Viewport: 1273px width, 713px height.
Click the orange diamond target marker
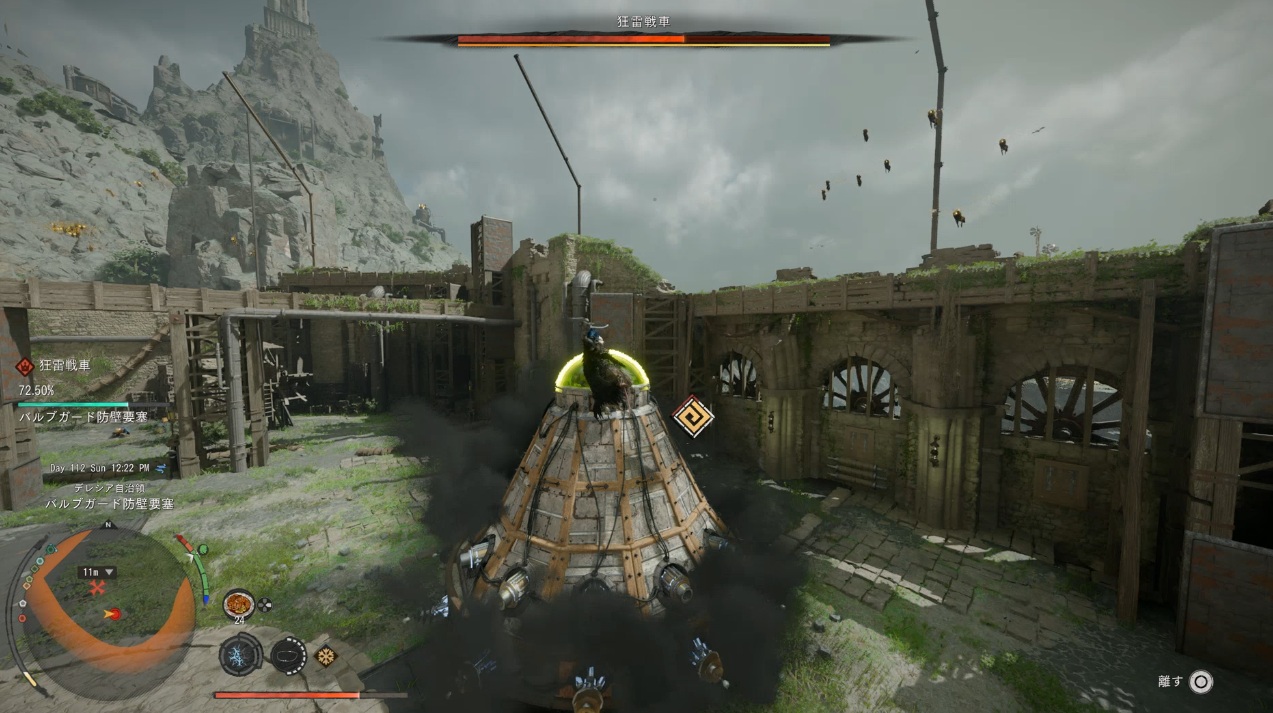[x=692, y=416]
